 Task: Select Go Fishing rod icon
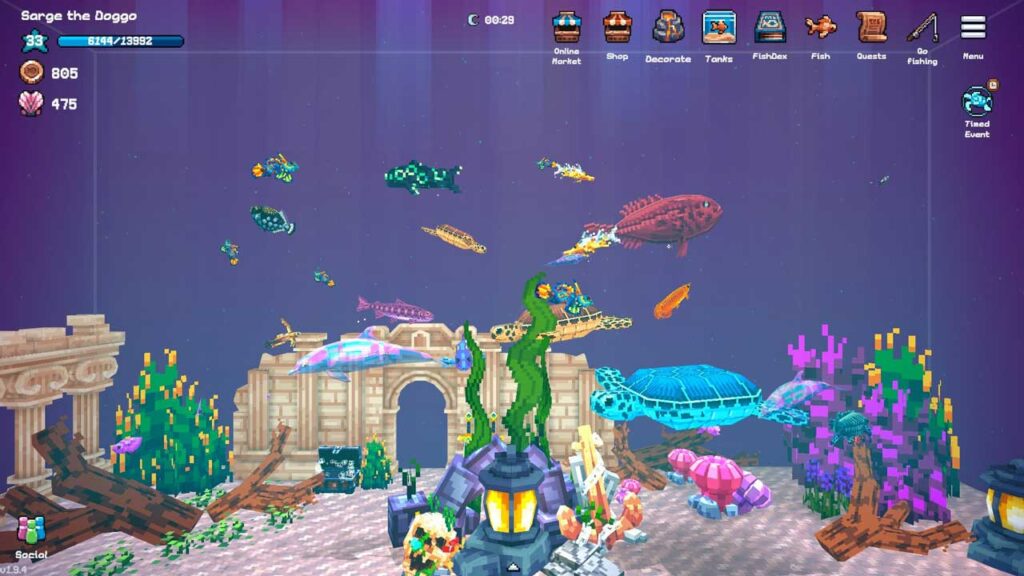[x=922, y=28]
